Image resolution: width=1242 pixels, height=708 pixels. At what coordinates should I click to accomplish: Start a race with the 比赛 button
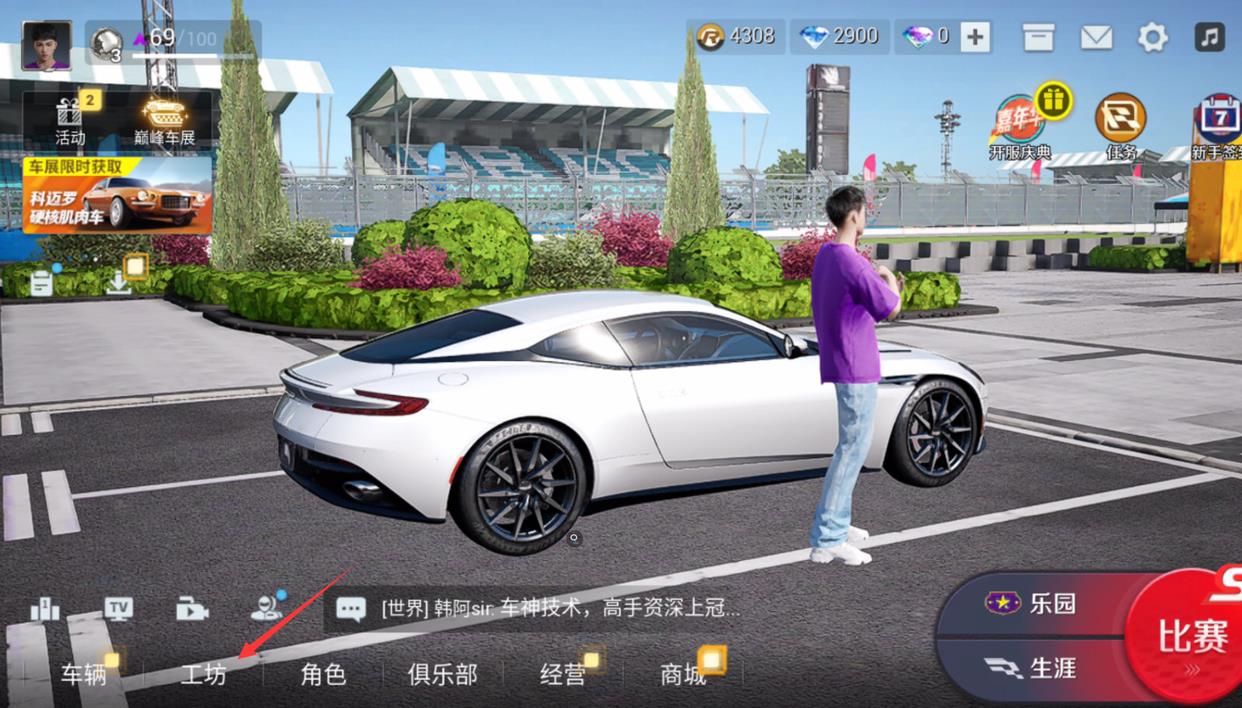[x=1190, y=636]
